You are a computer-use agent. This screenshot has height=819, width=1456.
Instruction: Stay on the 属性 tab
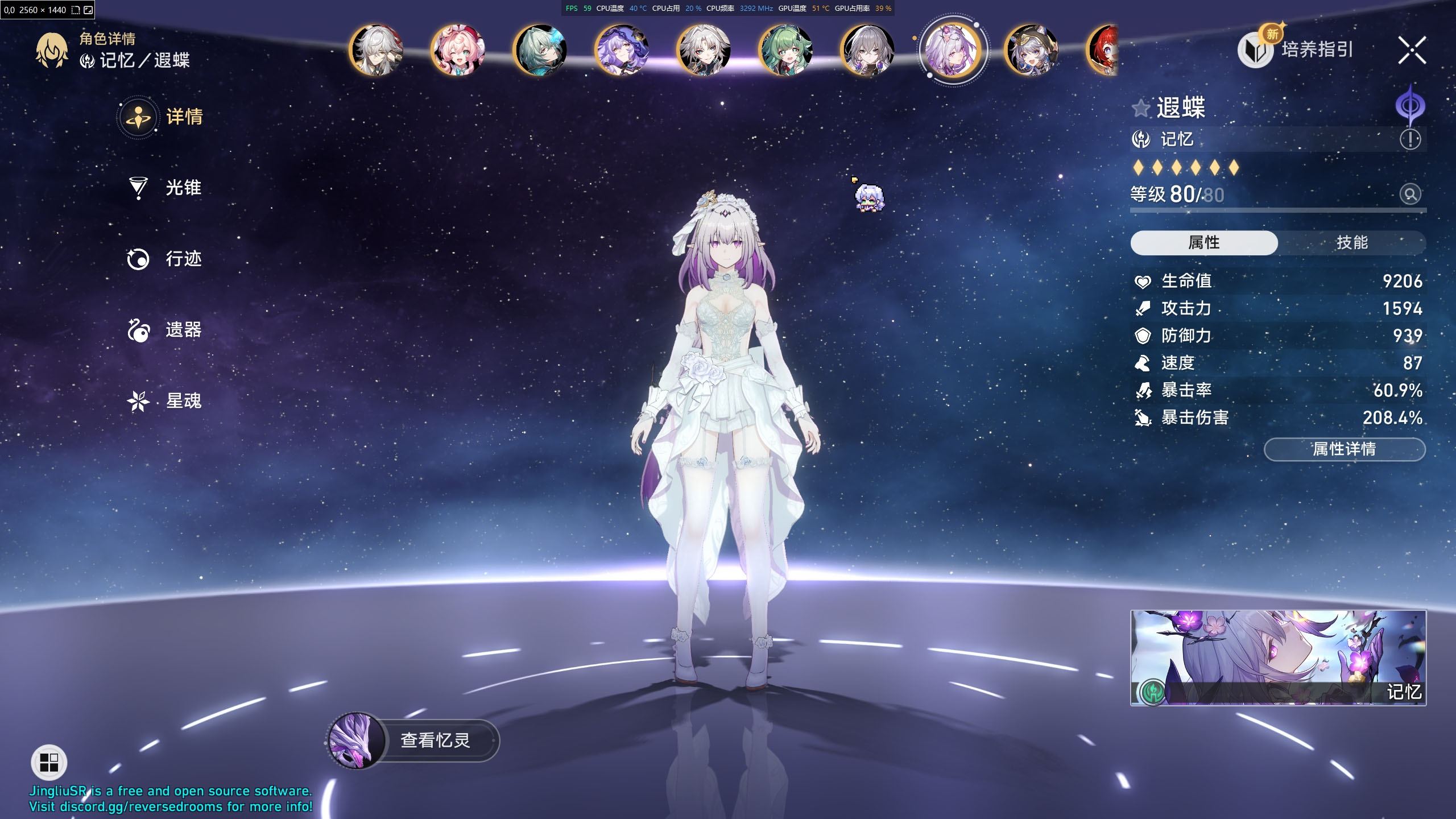pos(1204,242)
